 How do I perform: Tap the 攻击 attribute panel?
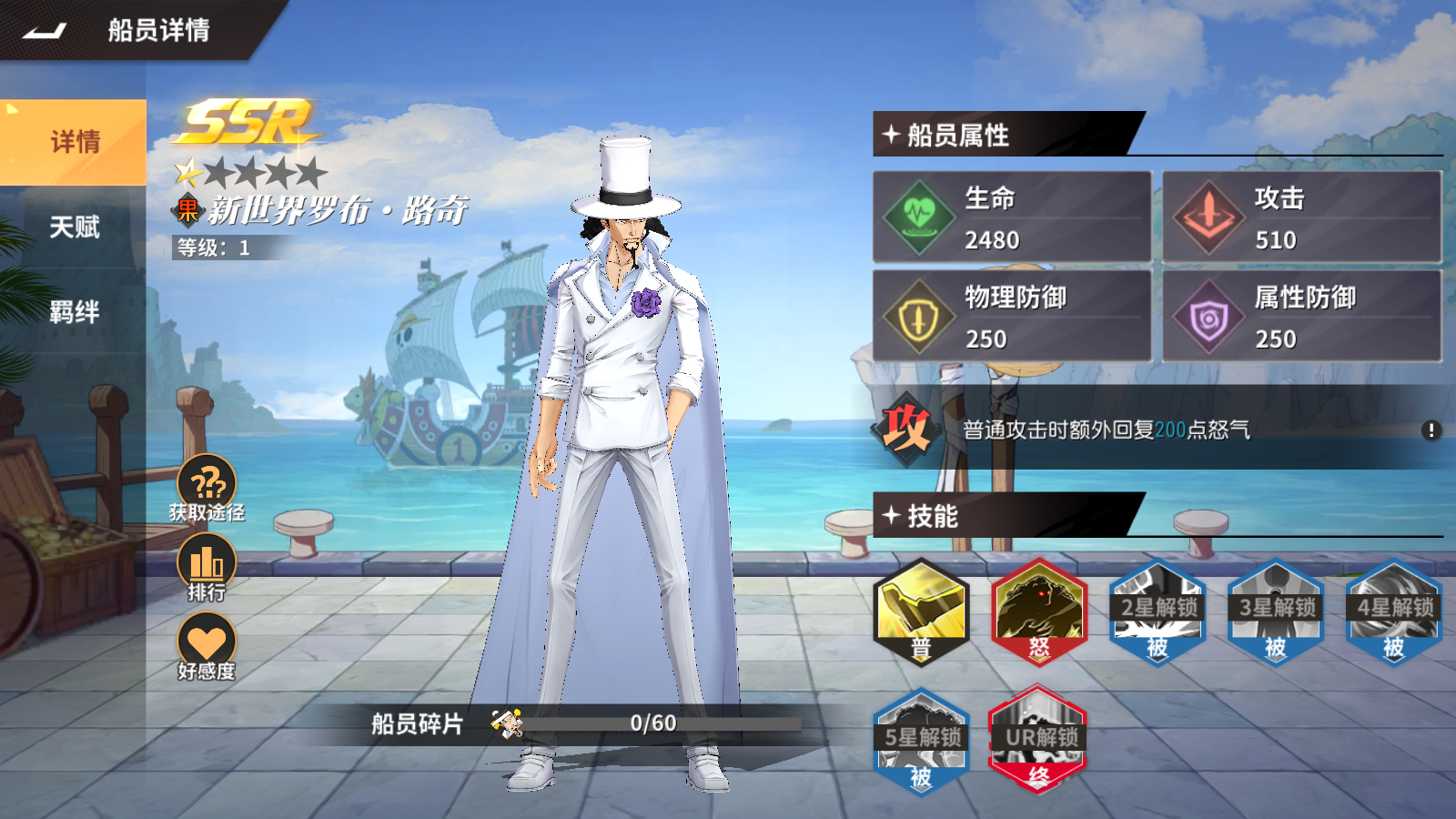[1301, 217]
